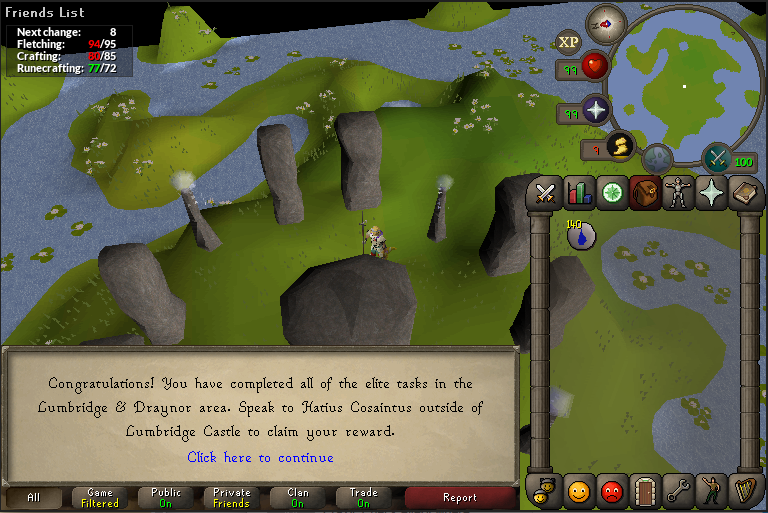Open the Emotes tab
768x513 pixels.
(x=711, y=491)
